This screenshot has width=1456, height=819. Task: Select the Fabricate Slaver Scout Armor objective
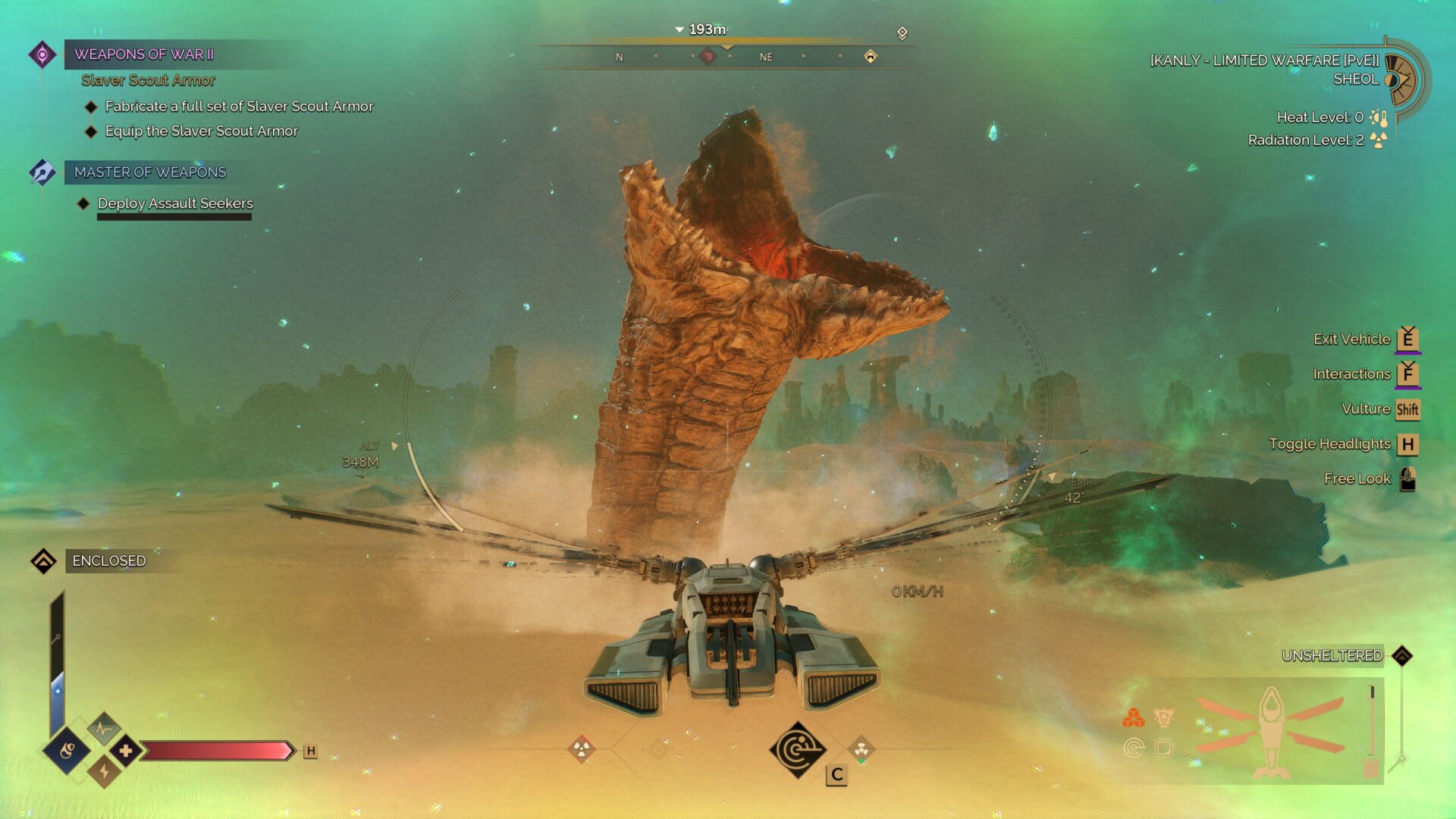239,106
